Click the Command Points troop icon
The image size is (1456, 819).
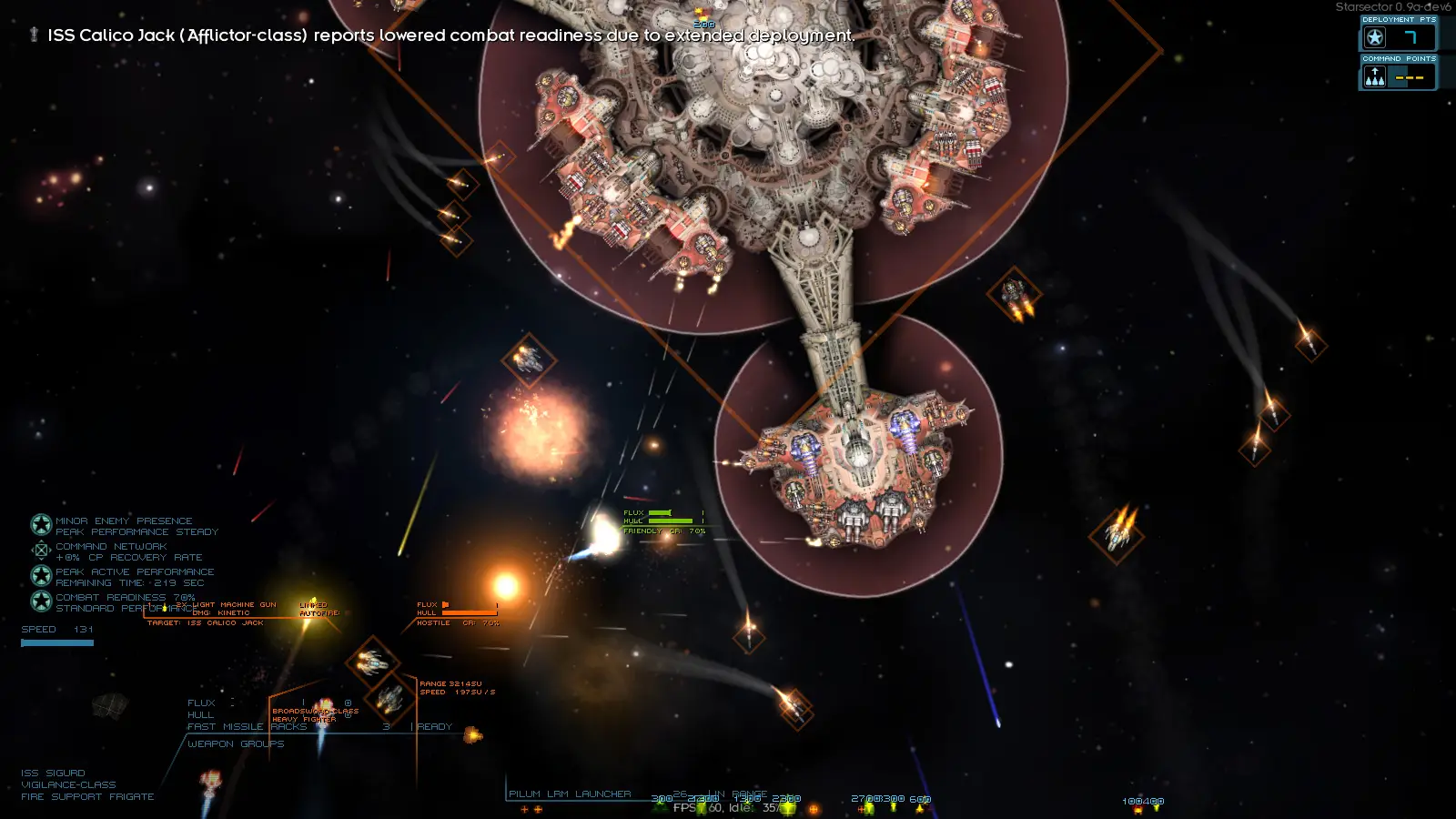(1375, 76)
